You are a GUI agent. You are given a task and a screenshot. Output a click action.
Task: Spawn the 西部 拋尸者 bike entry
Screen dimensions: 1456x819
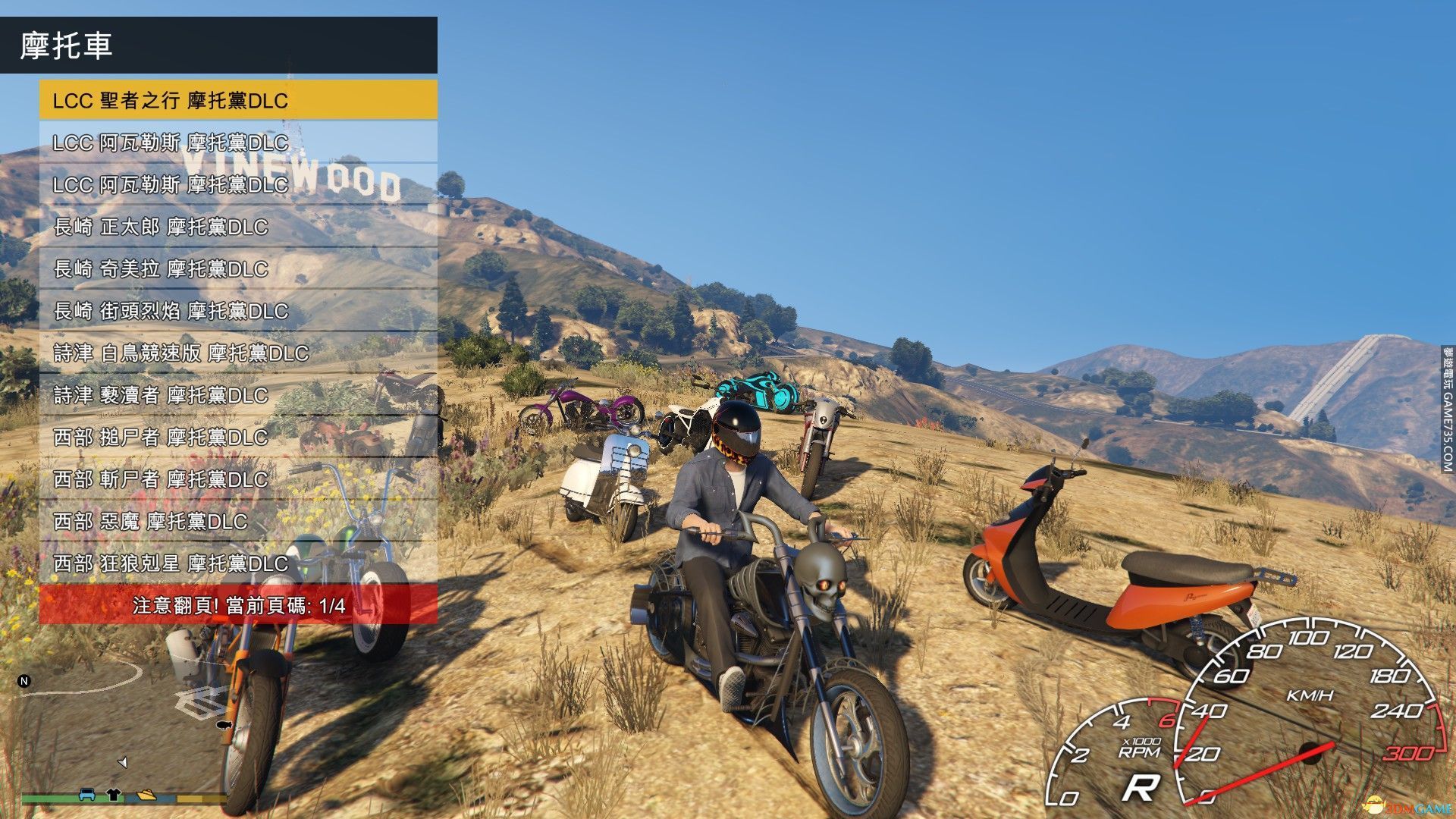[238, 437]
